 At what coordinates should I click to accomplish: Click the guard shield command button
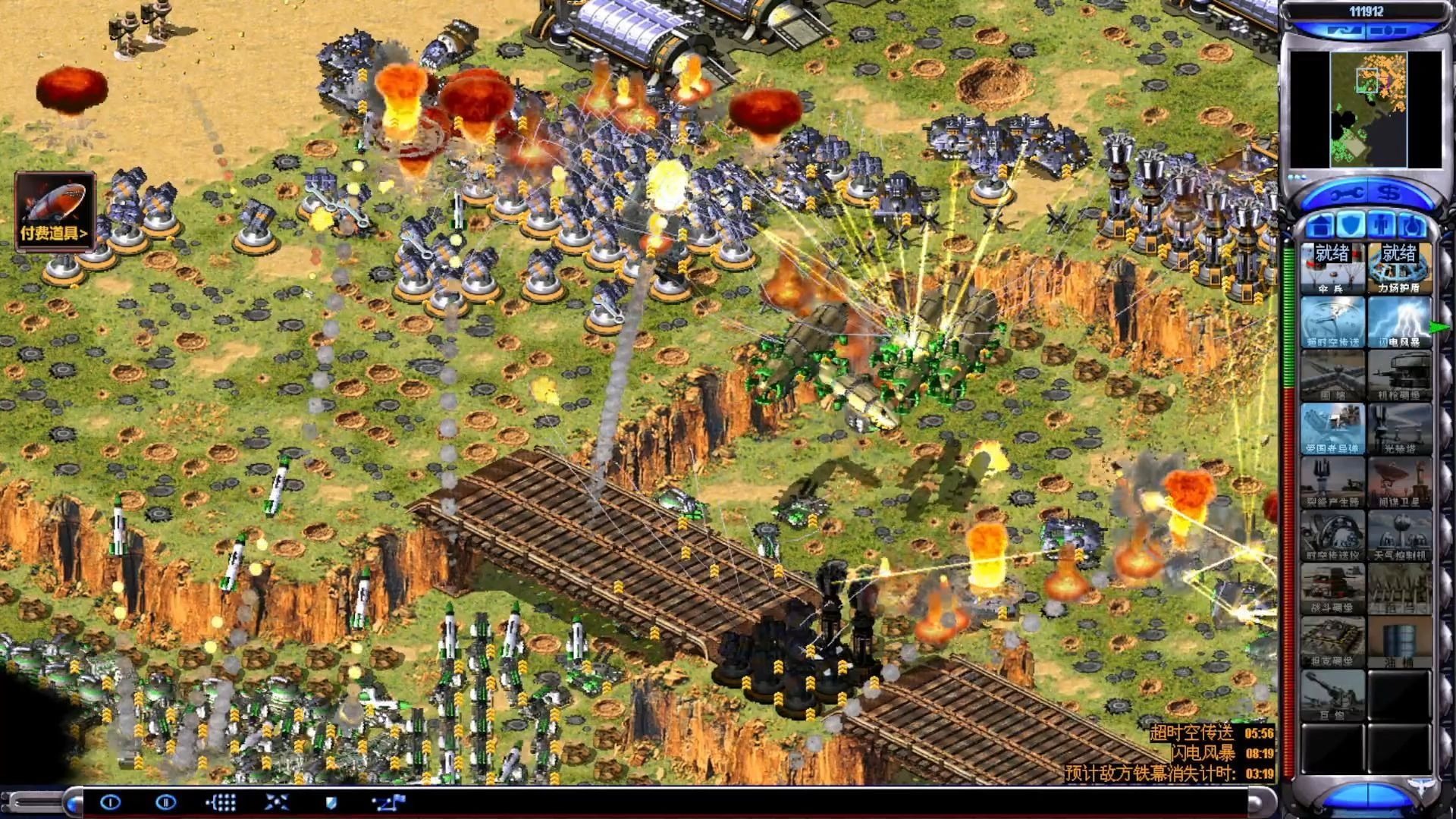331,802
